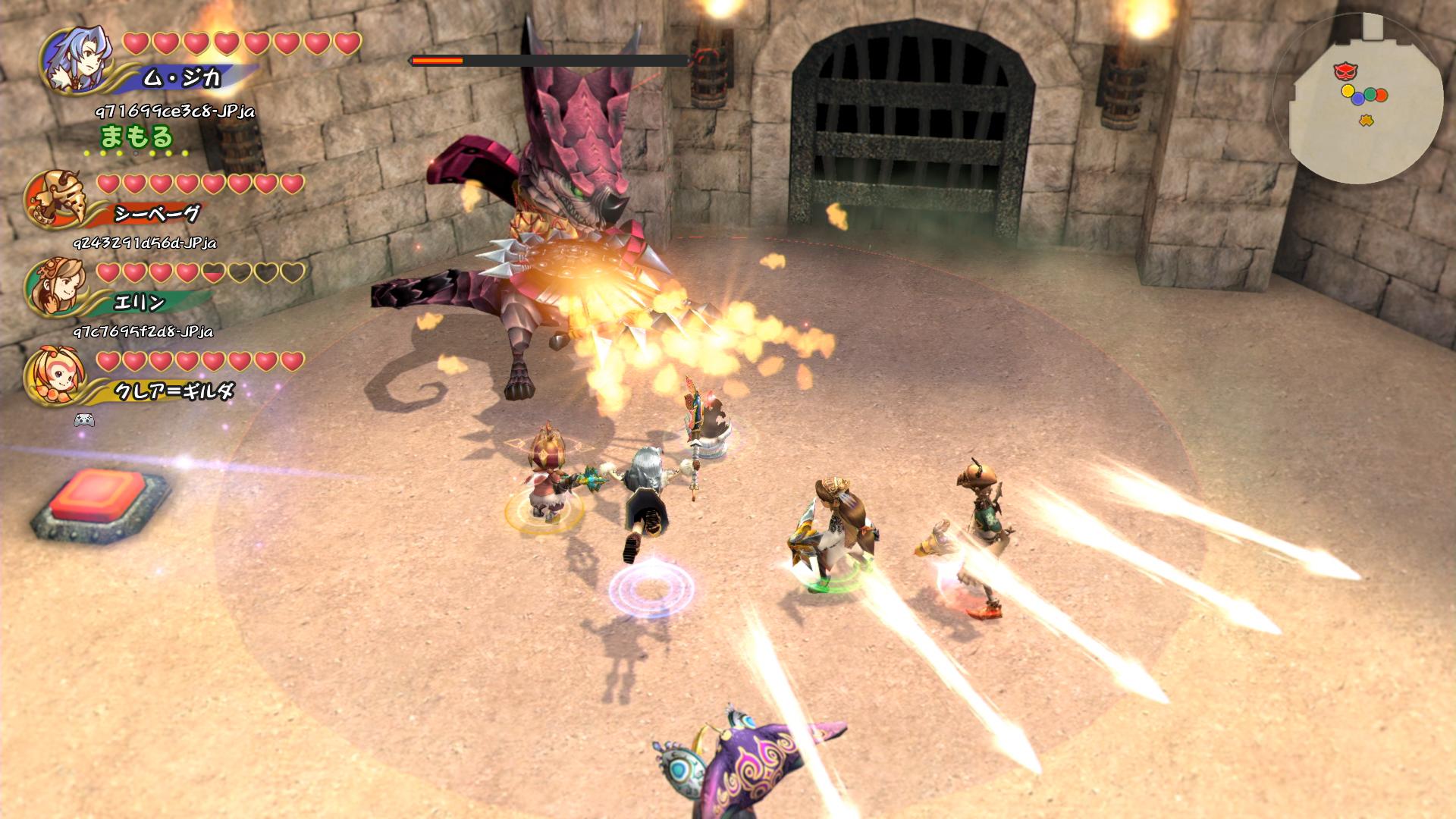Click the red boss marker on minimap
1456x819 pixels.
coord(1345,71)
